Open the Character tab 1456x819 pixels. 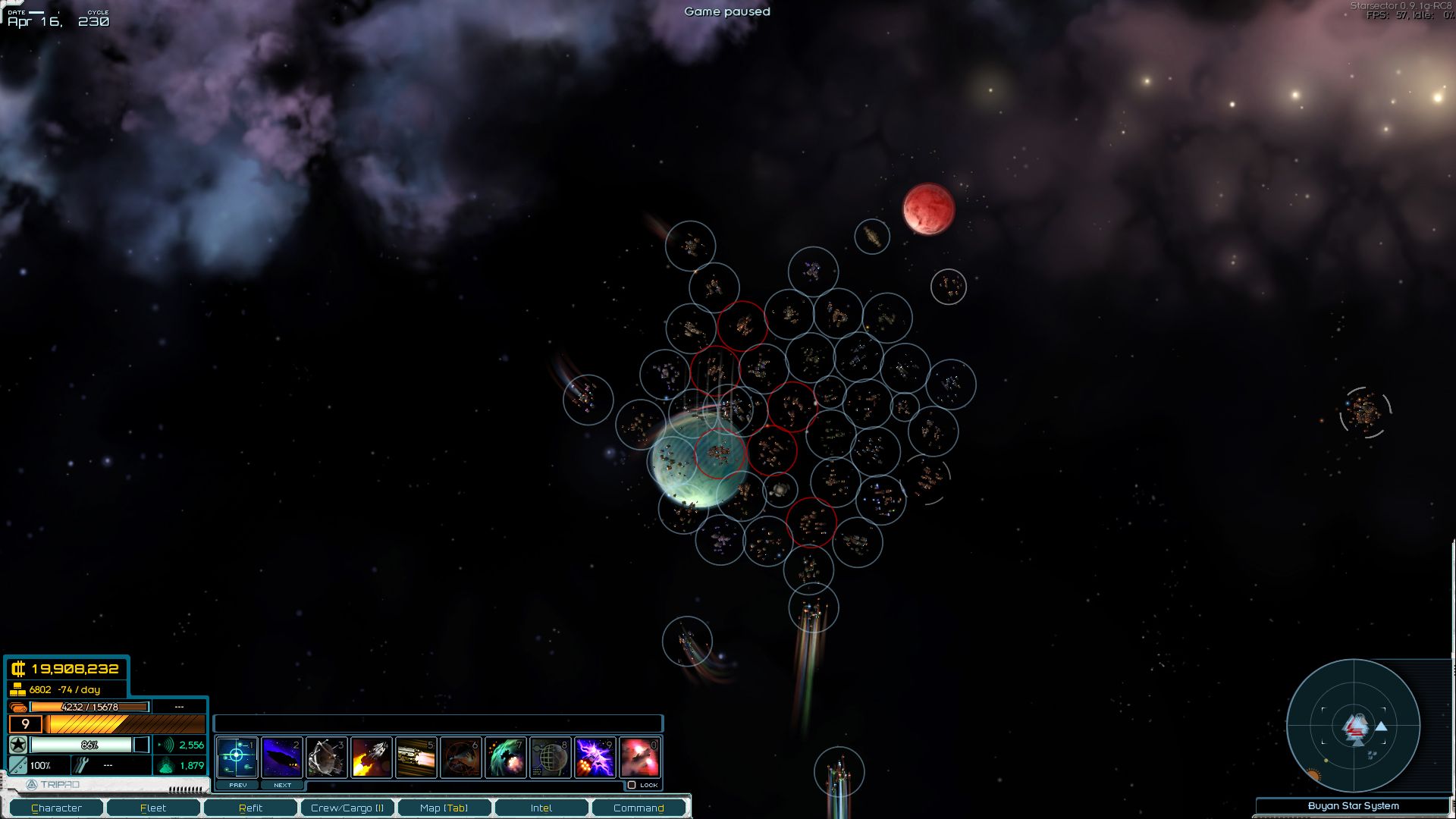click(x=58, y=808)
